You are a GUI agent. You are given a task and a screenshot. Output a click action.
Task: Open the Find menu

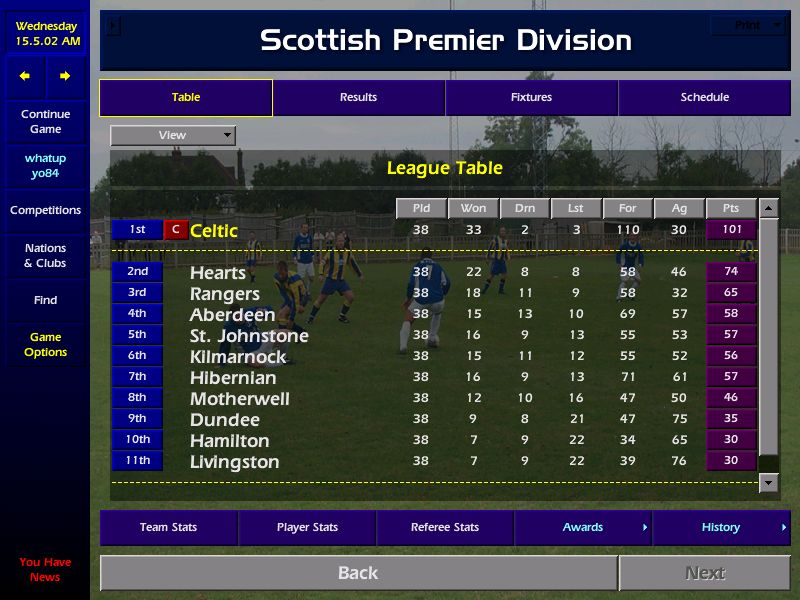pyautogui.click(x=45, y=300)
